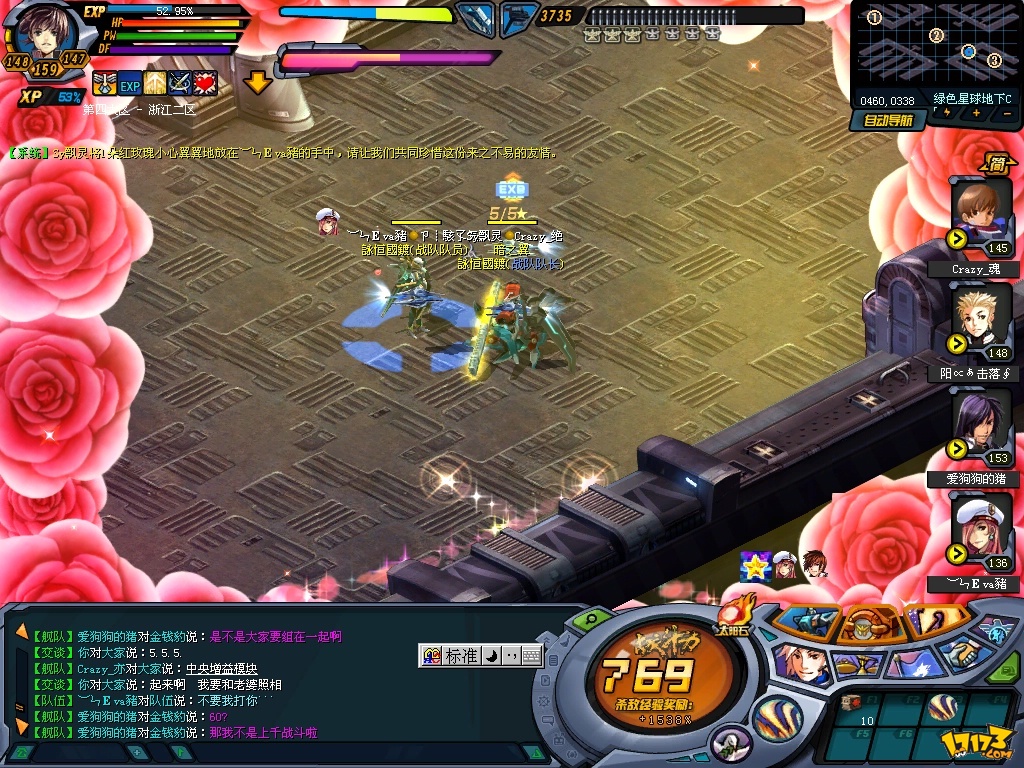1024x768 pixels.
Task: Click the minimap's lightning bolt button
Action: (945, 113)
